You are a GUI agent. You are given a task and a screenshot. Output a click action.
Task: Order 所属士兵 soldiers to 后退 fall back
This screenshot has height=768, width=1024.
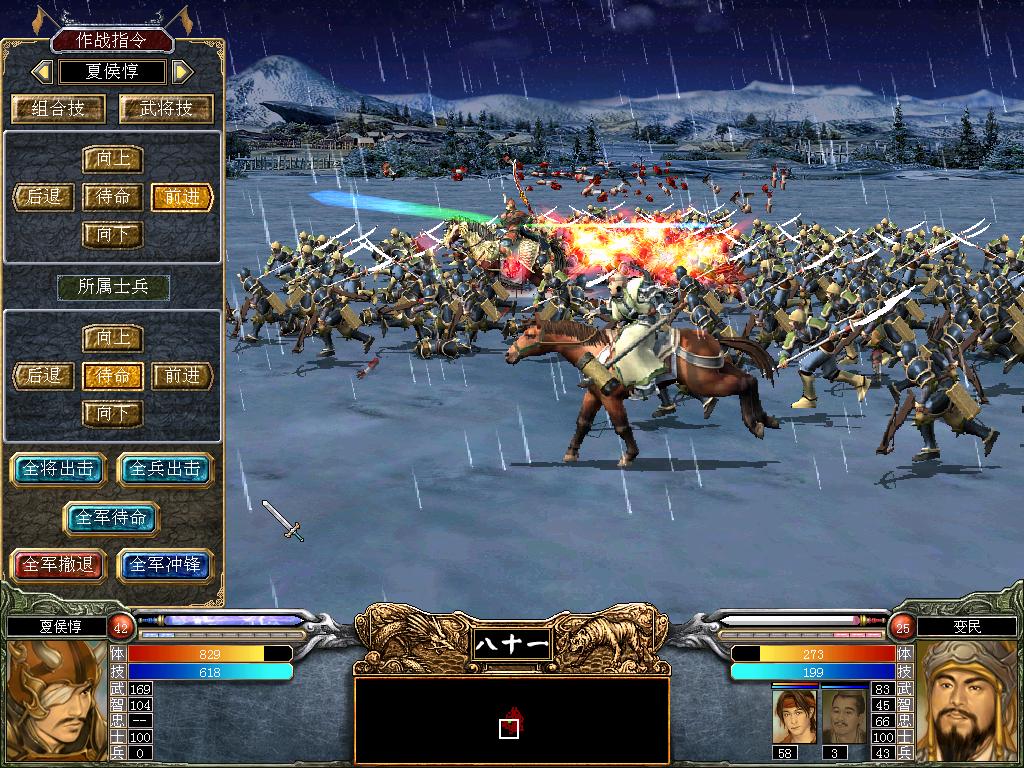pos(44,376)
